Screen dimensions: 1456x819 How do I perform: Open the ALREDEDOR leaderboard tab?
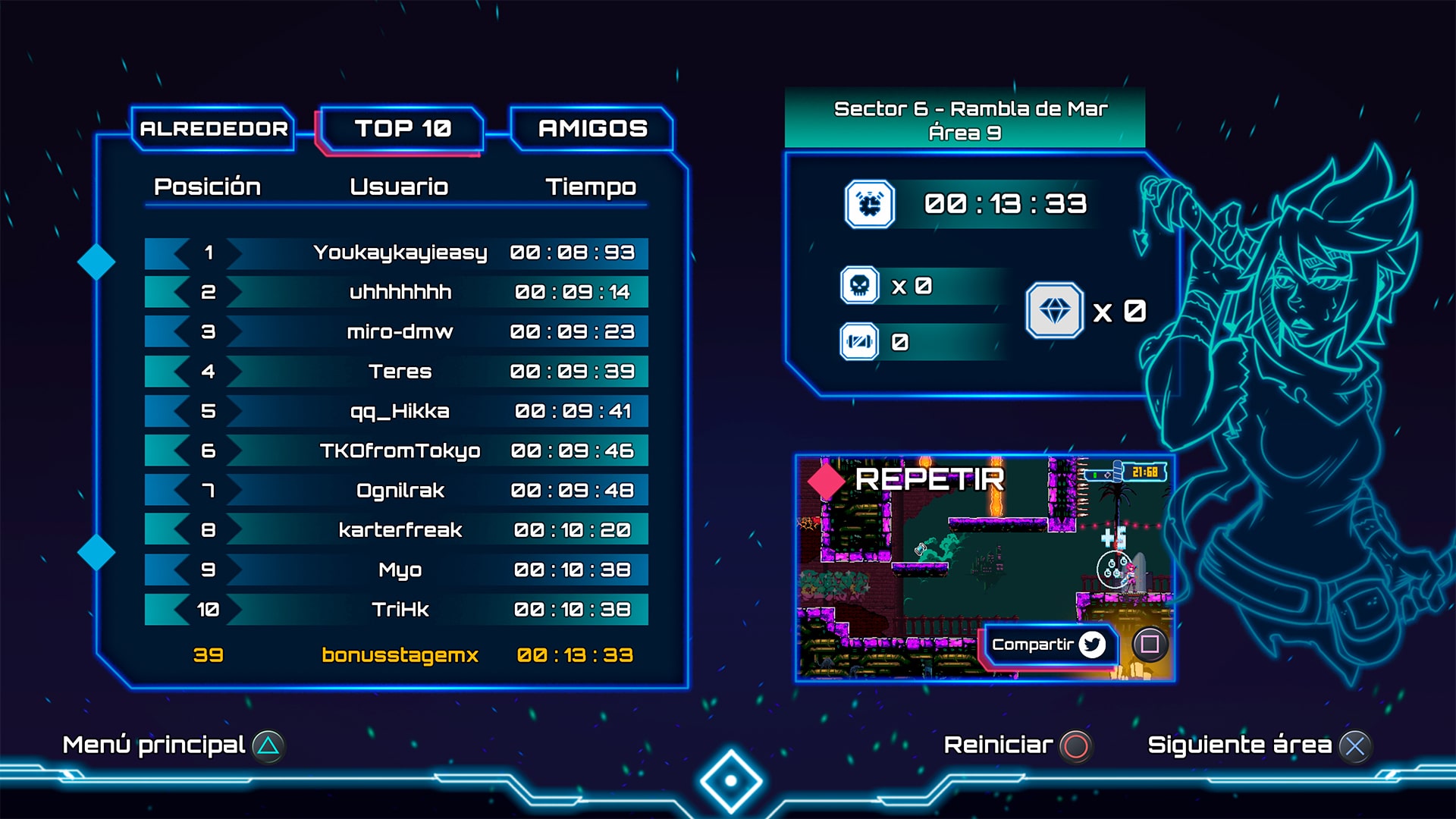point(213,128)
